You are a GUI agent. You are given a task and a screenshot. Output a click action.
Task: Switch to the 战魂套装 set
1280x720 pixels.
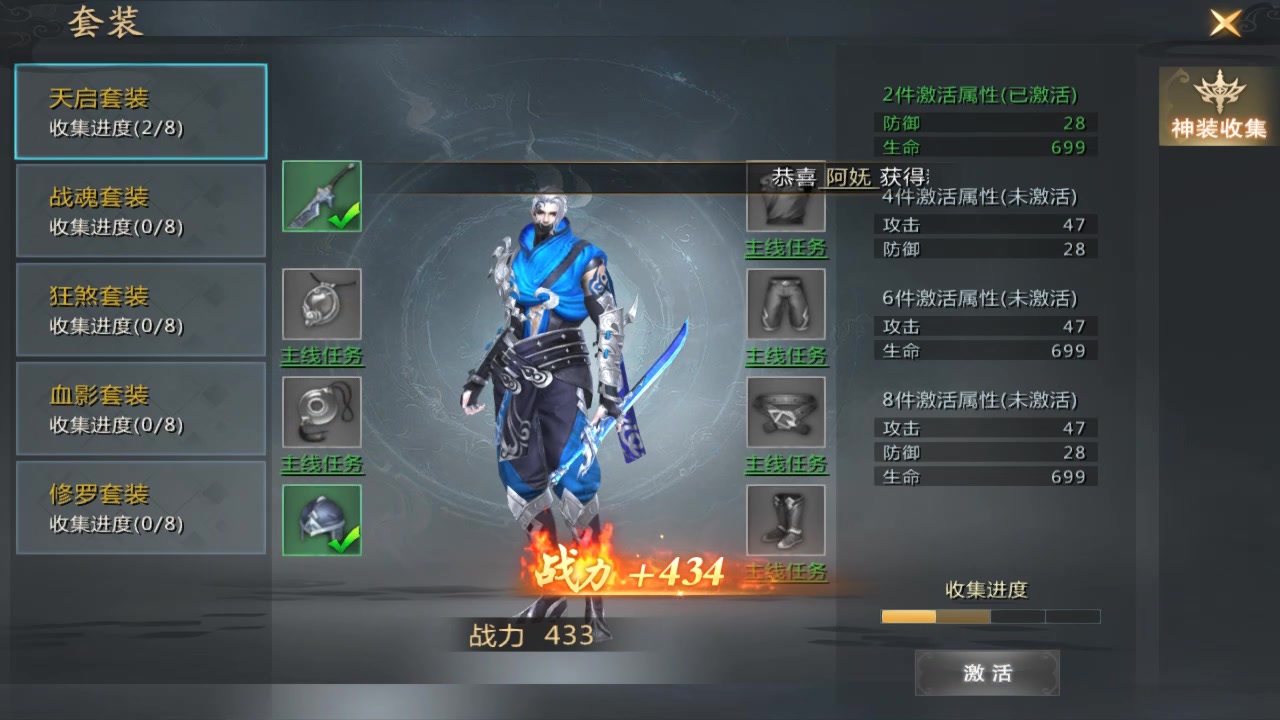click(x=140, y=209)
